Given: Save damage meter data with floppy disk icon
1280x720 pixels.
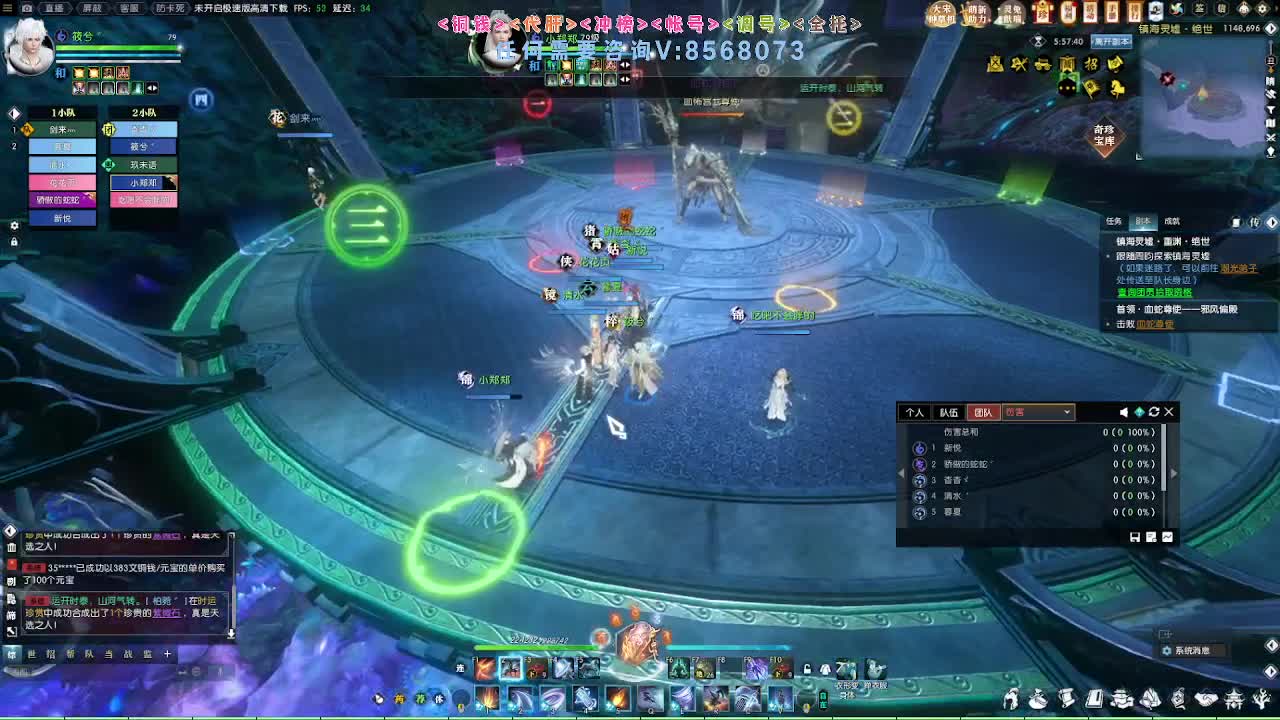Looking at the screenshot, I should (1134, 539).
